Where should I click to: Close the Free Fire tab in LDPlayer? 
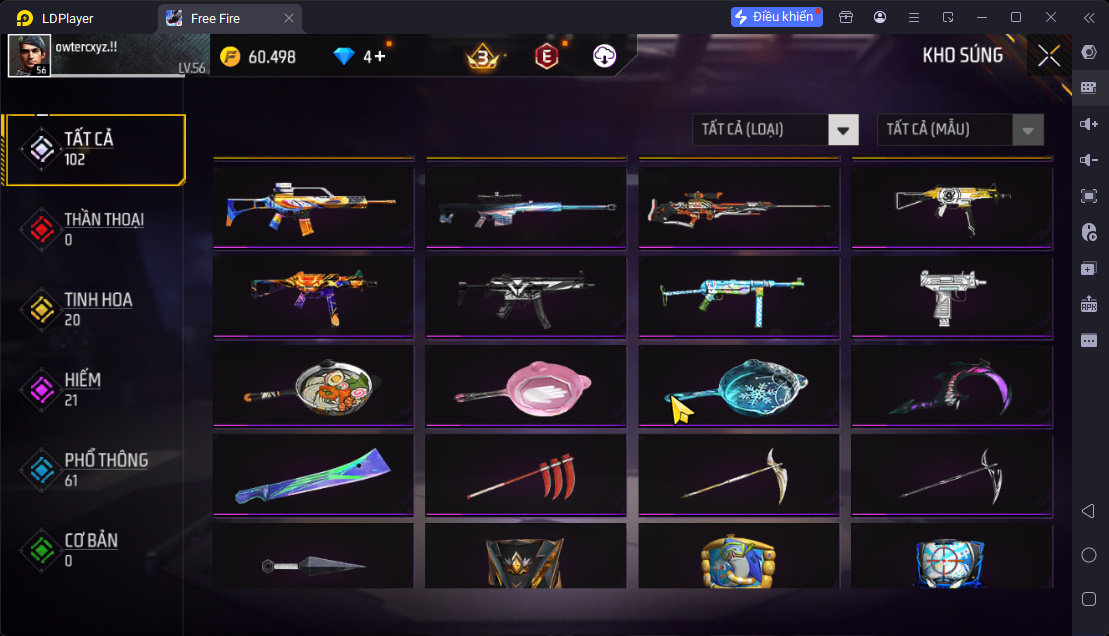point(289,18)
